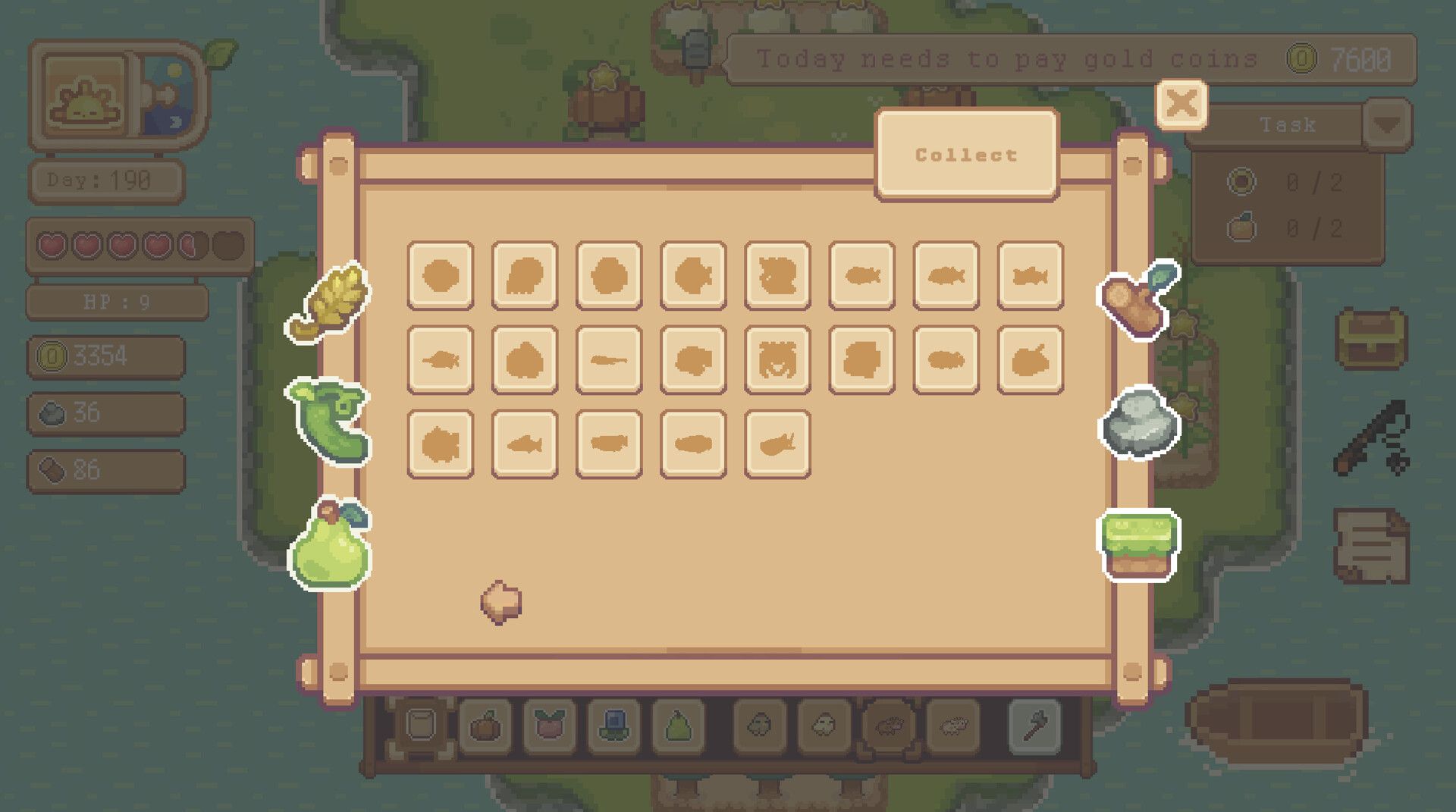The width and height of the screenshot is (1456, 812).
Task: Select the first silhouette slot in the fish grid
Action: pyautogui.click(x=440, y=276)
